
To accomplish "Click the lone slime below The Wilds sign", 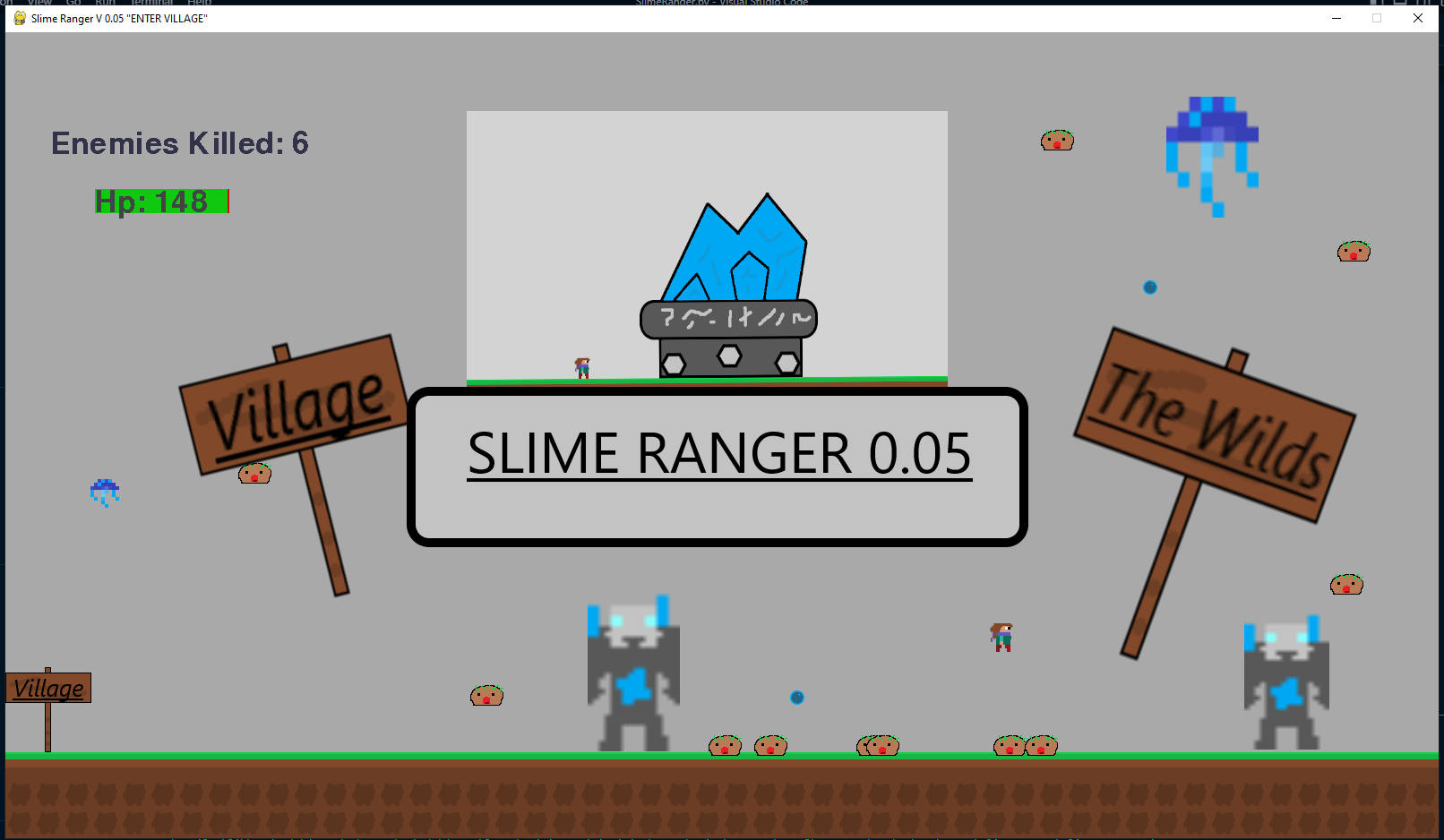I will click(1345, 583).
